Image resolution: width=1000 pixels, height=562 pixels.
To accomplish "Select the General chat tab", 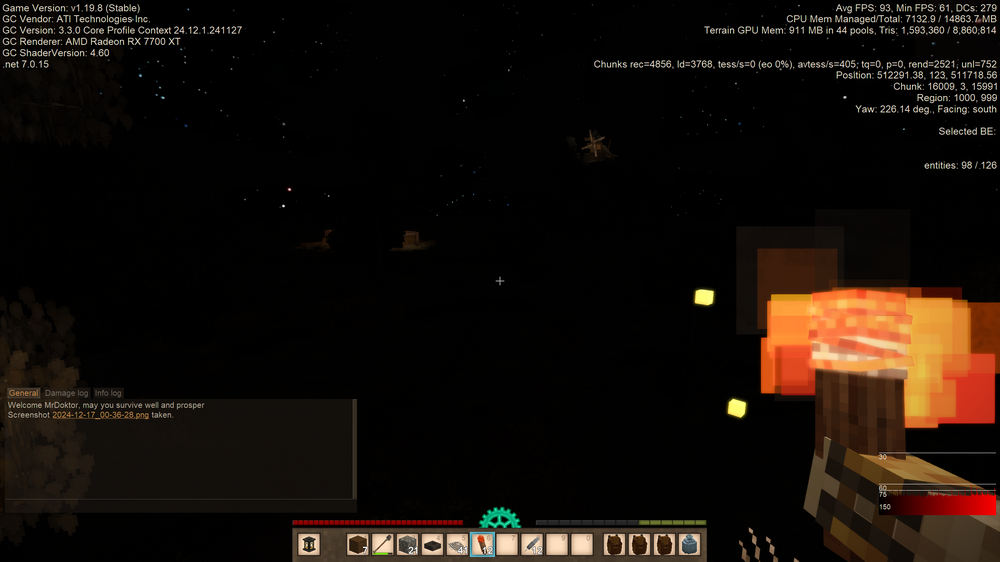I will (x=24, y=393).
